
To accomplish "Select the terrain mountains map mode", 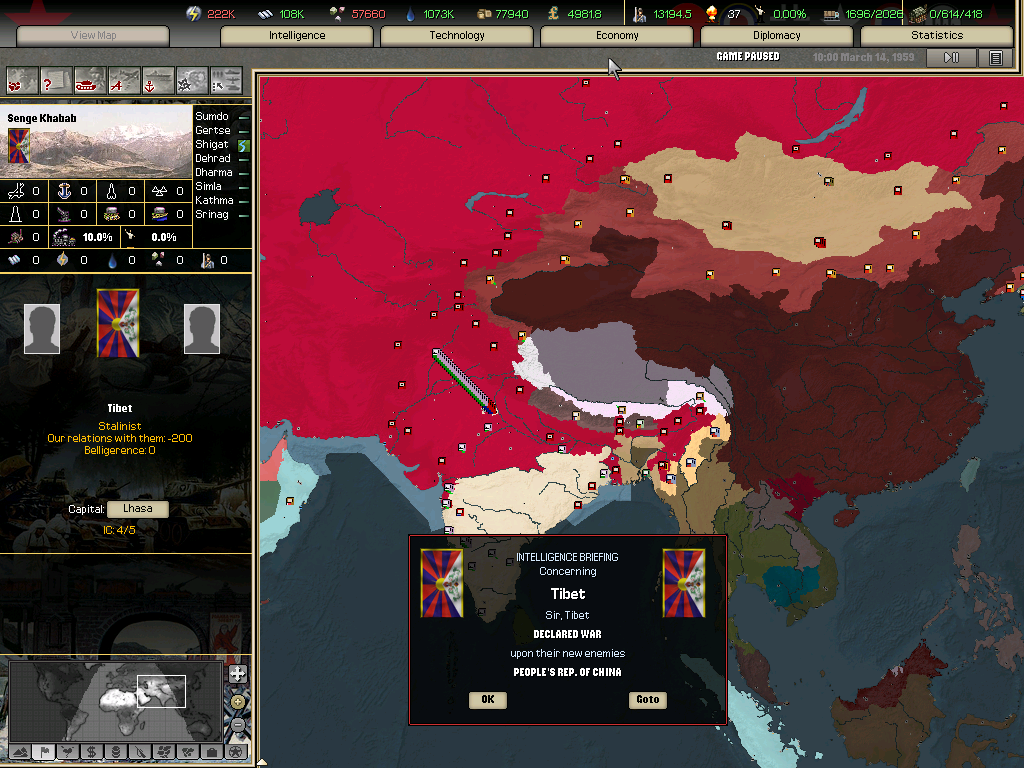I will [x=20, y=751].
